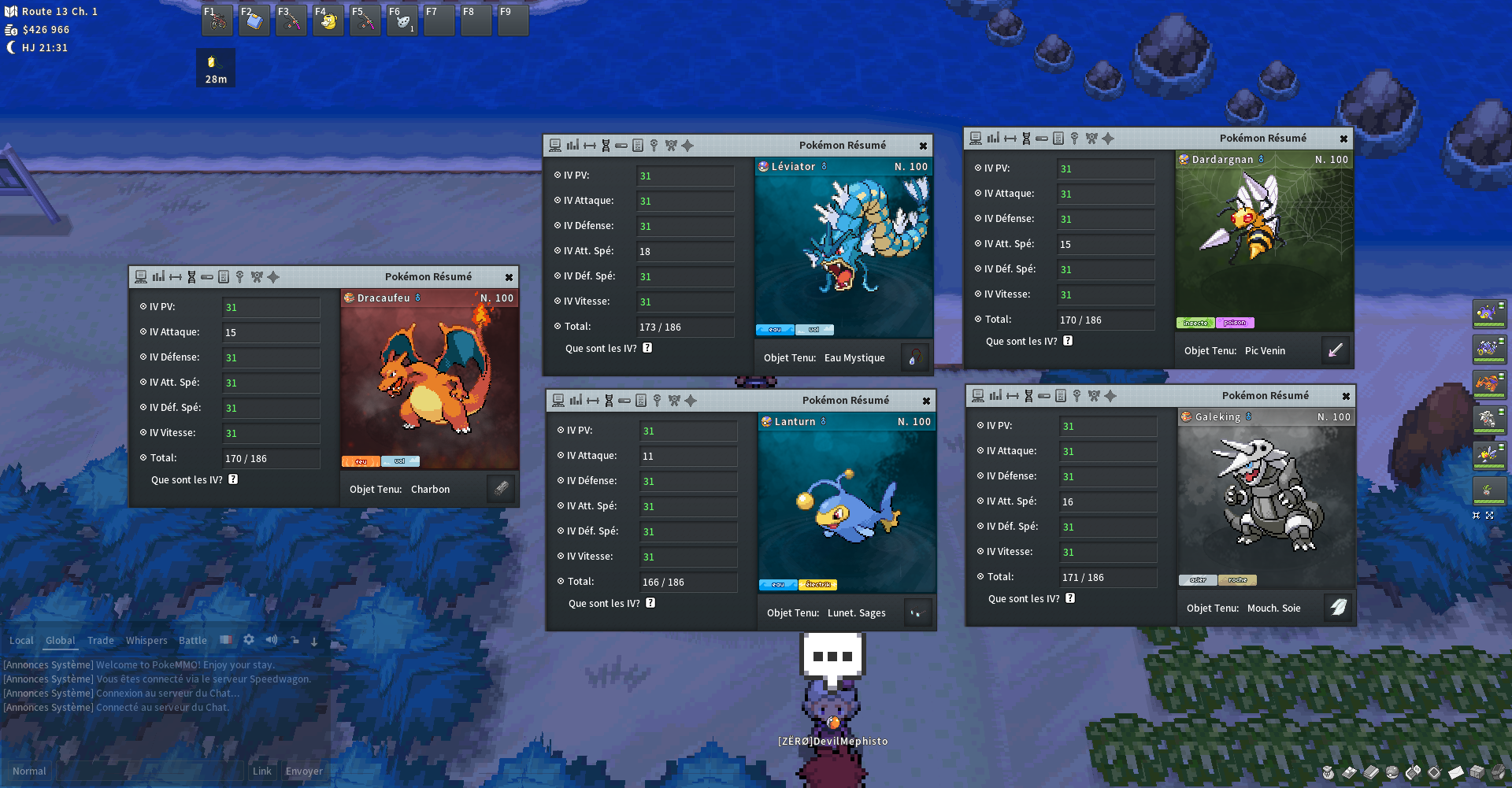
Task: Open the Normal chat mode dropdown
Action: click(x=29, y=771)
